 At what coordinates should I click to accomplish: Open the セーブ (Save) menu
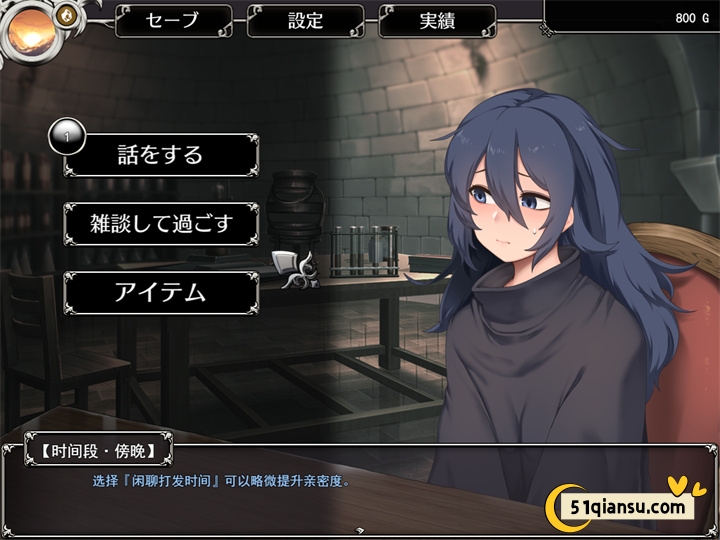click(x=173, y=20)
